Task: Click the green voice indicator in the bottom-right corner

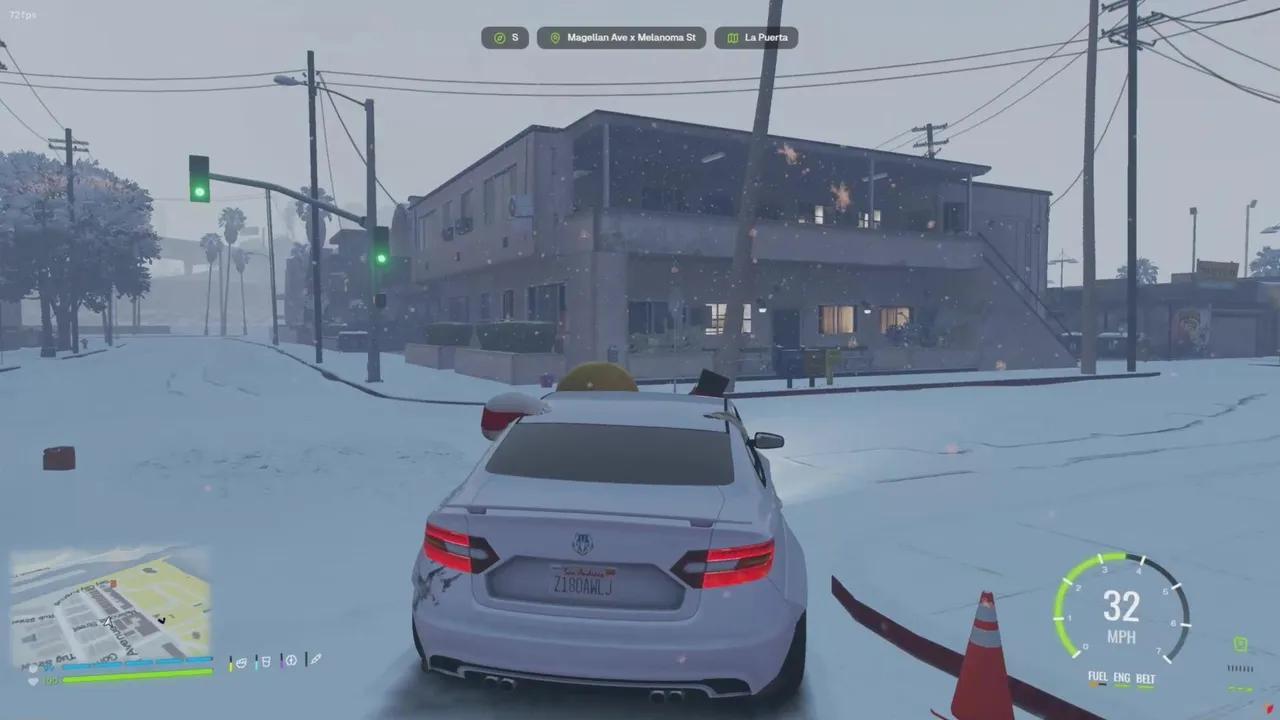Action: click(x=1241, y=644)
